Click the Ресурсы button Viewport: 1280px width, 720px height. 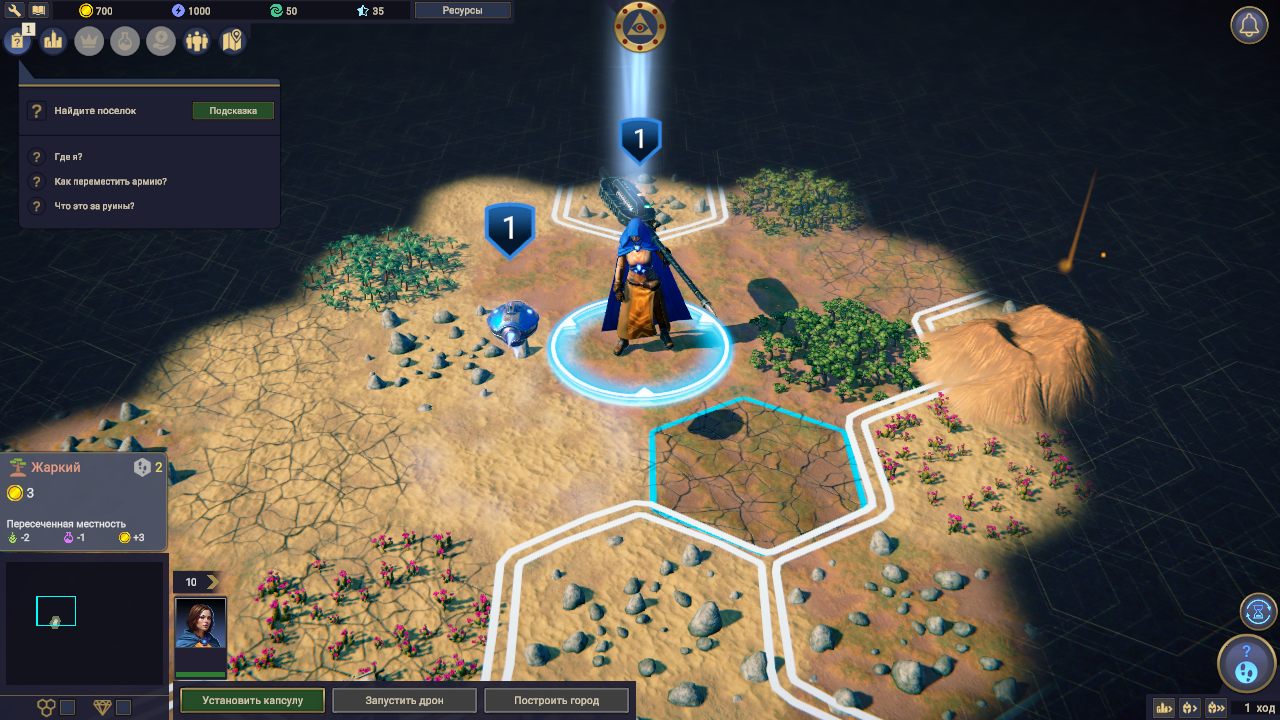(462, 10)
